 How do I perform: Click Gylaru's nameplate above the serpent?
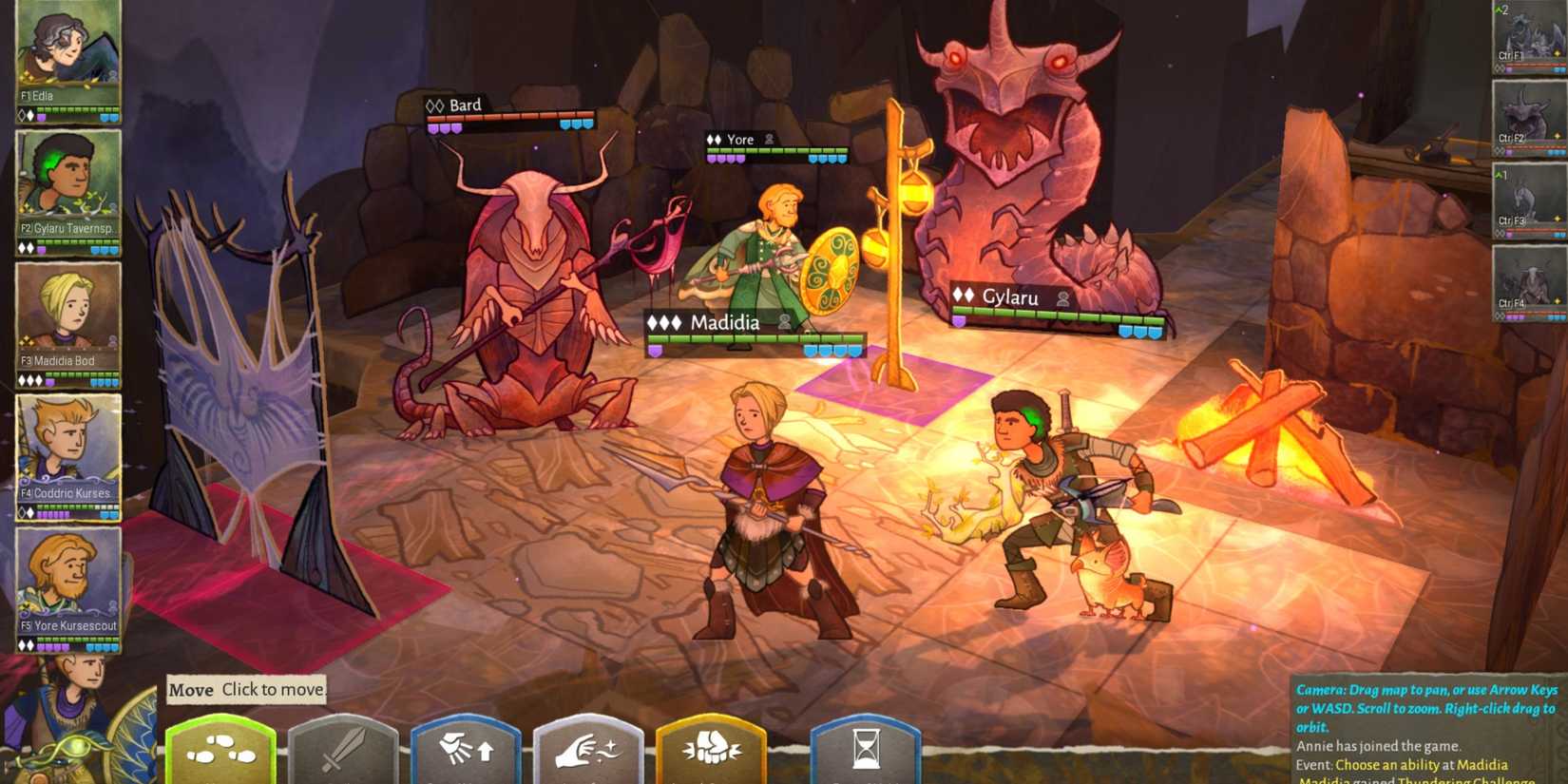tap(1010, 298)
